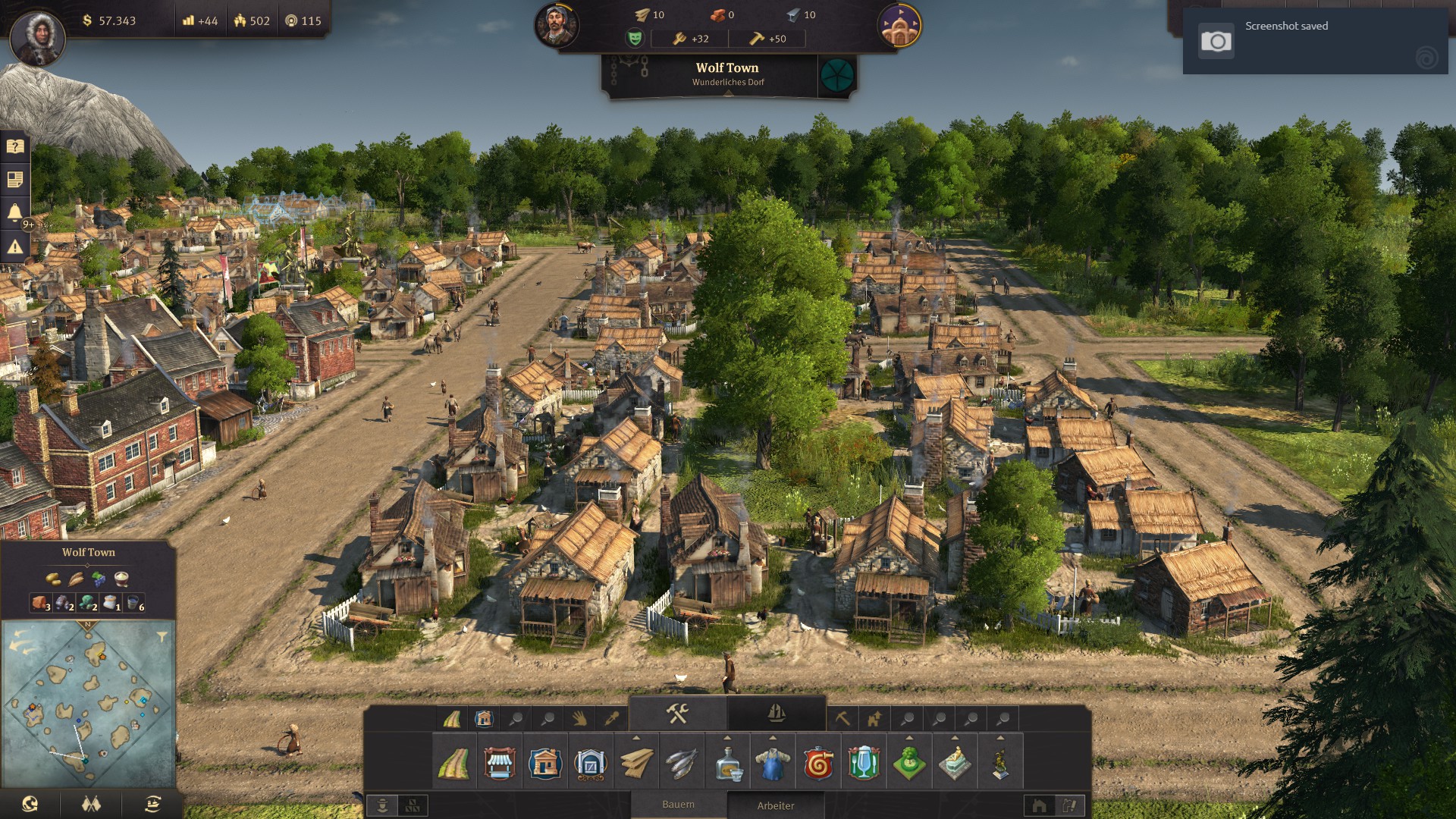Open the ship construction tab
This screenshot has height=819, width=1456.
[x=776, y=714]
